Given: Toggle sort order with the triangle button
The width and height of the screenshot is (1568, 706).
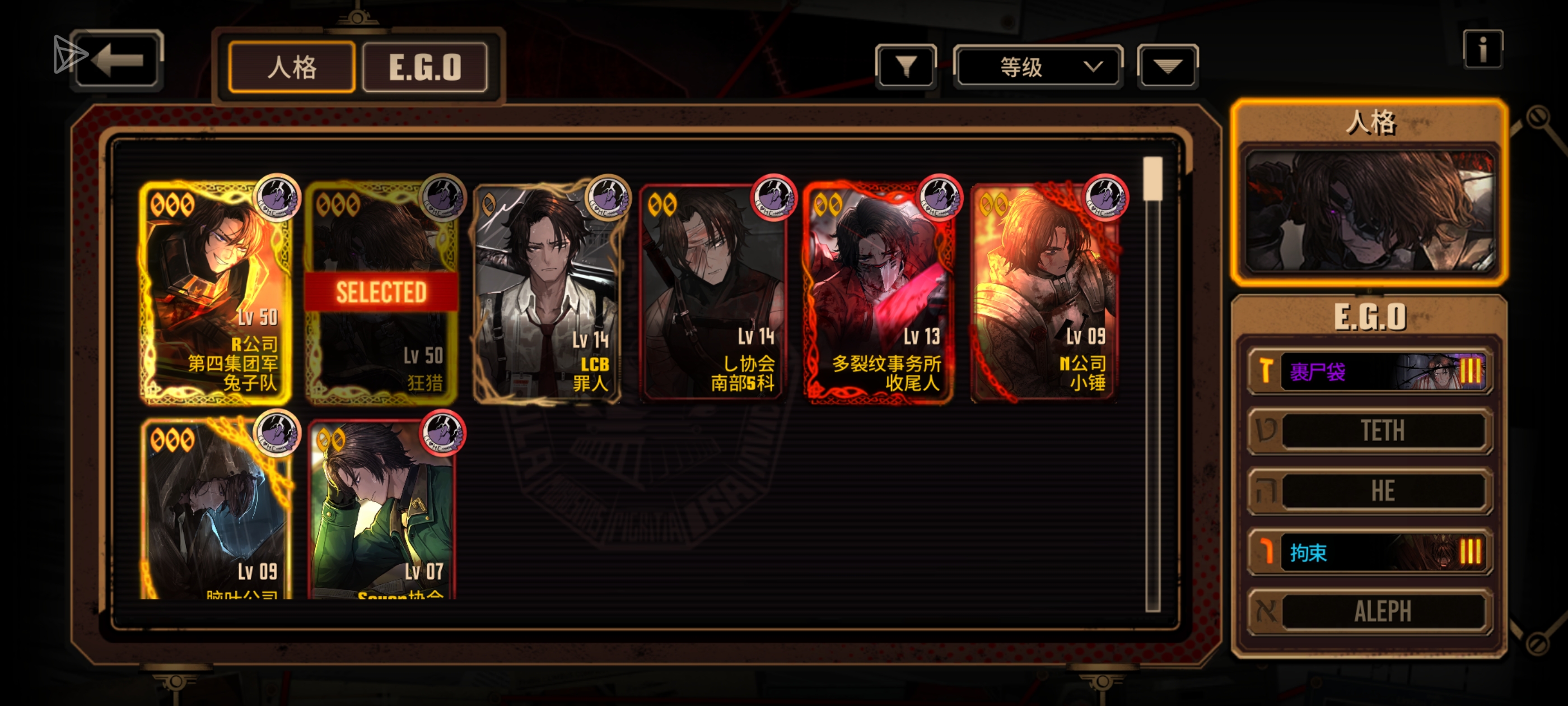Looking at the screenshot, I should [1167, 66].
